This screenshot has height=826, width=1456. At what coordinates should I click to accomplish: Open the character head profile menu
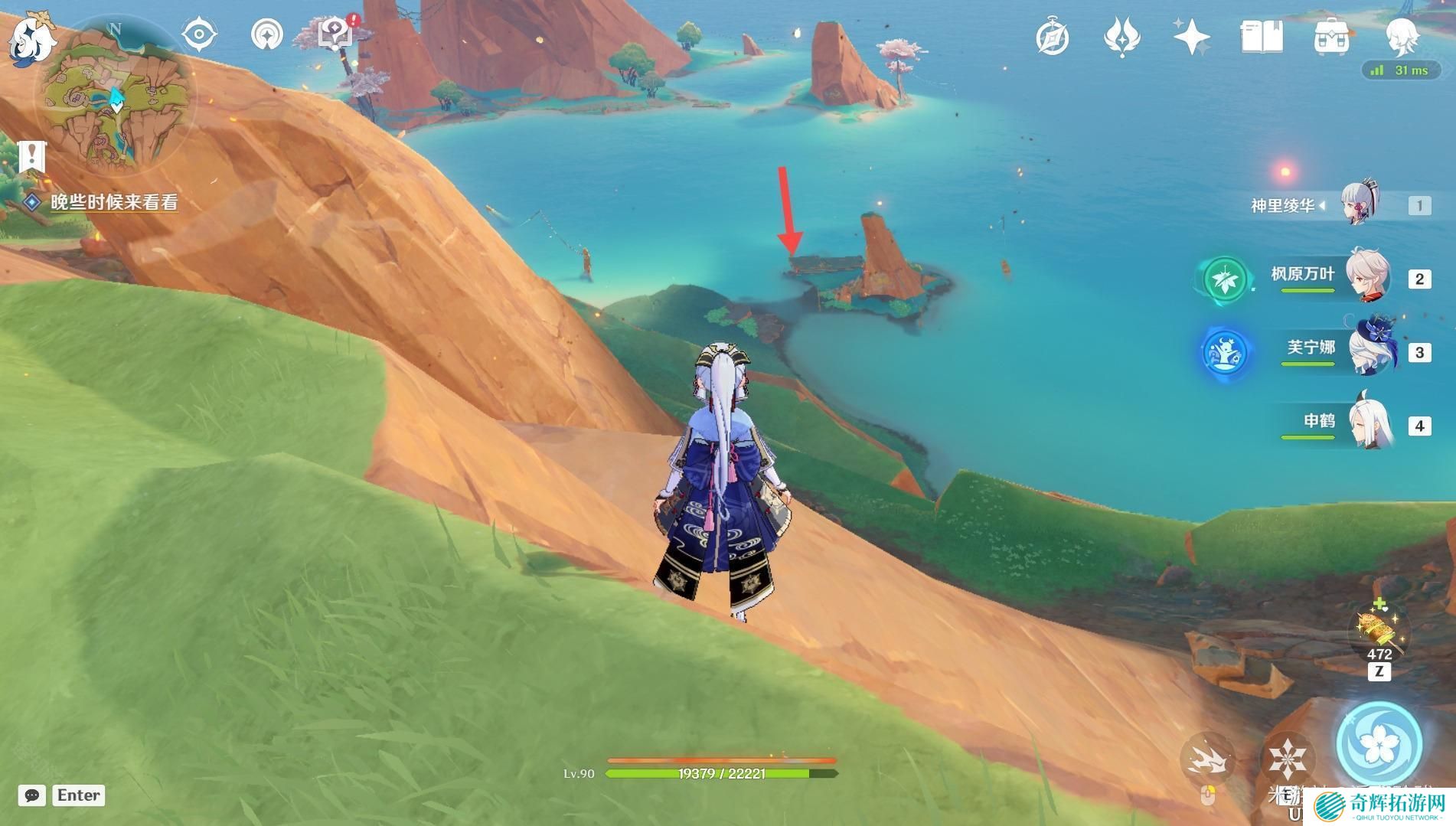(1402, 37)
